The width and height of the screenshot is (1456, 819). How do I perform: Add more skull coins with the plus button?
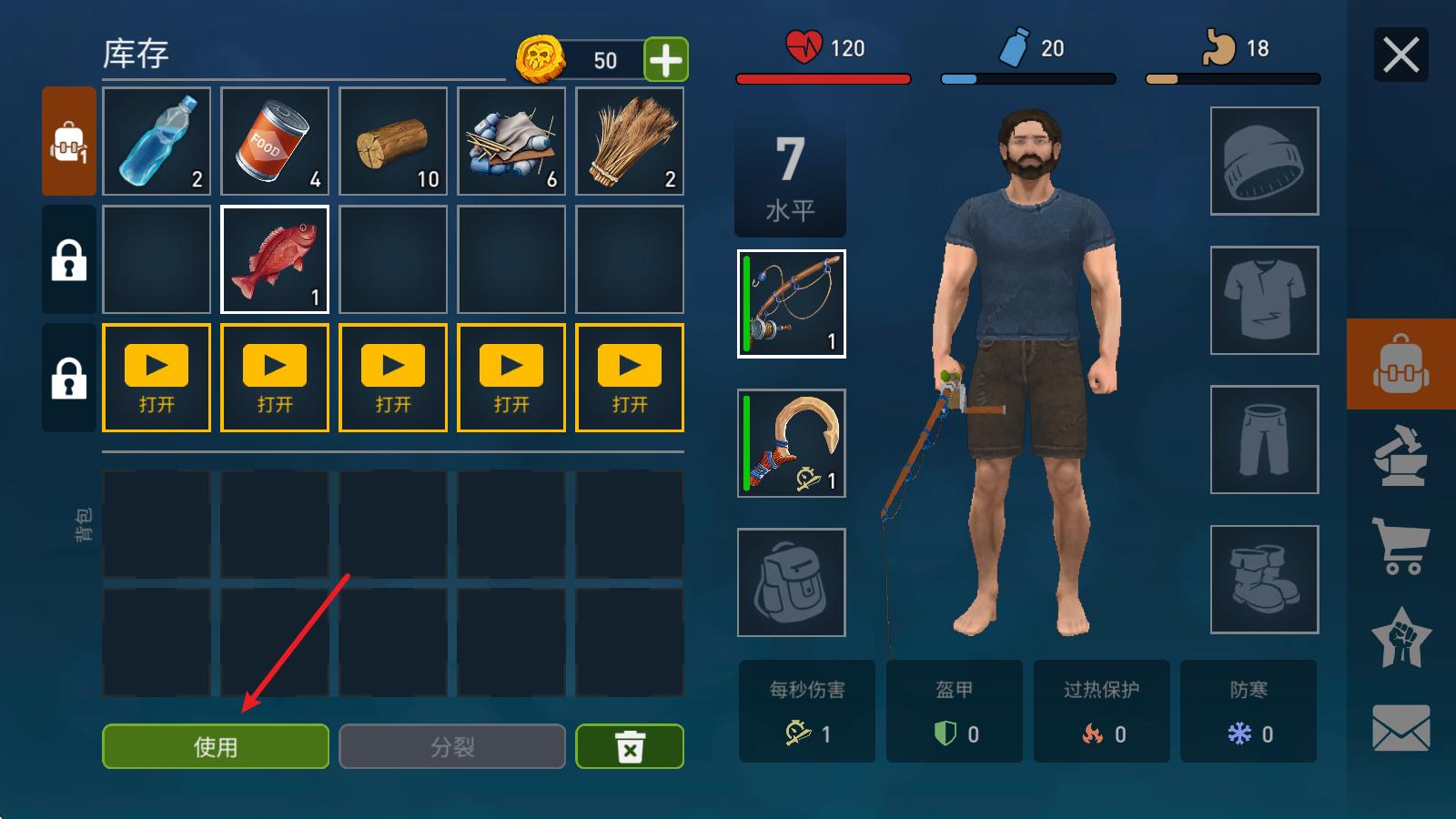(666, 60)
